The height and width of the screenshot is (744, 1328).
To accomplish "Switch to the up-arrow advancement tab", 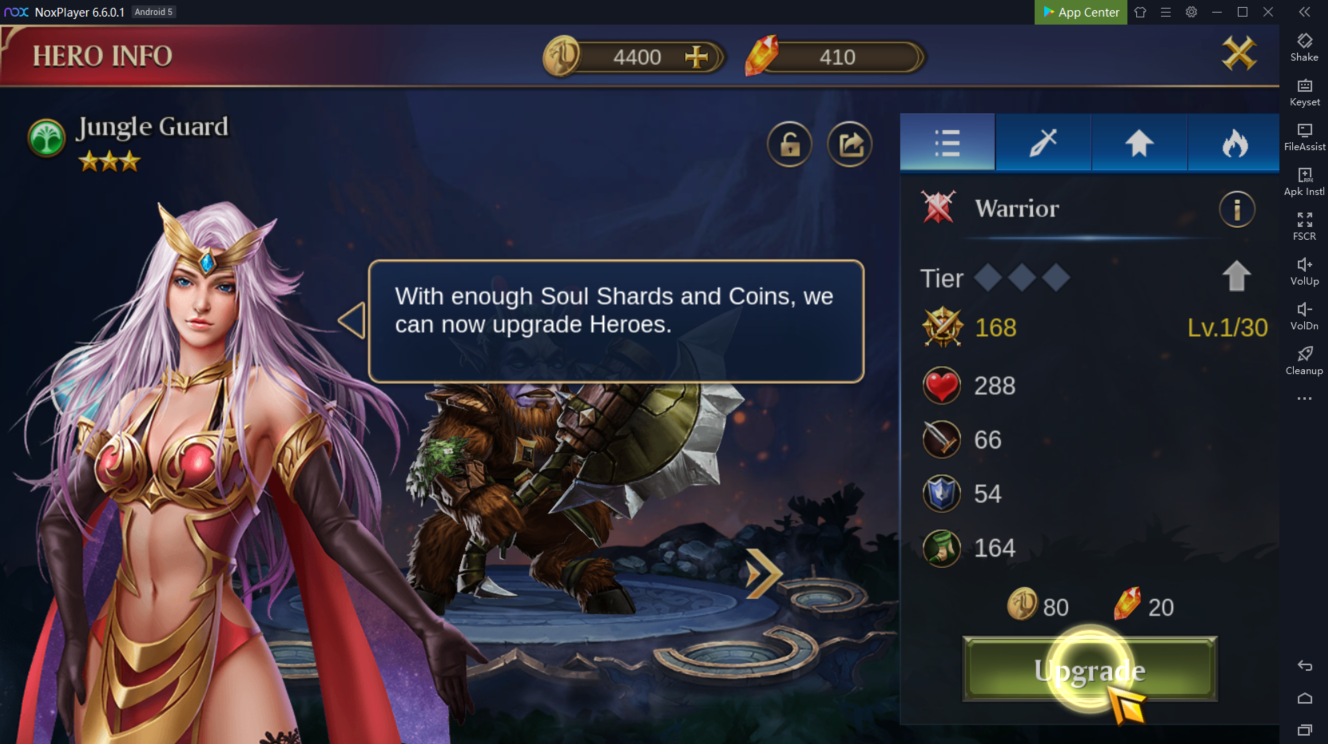I will click(x=1139, y=143).
